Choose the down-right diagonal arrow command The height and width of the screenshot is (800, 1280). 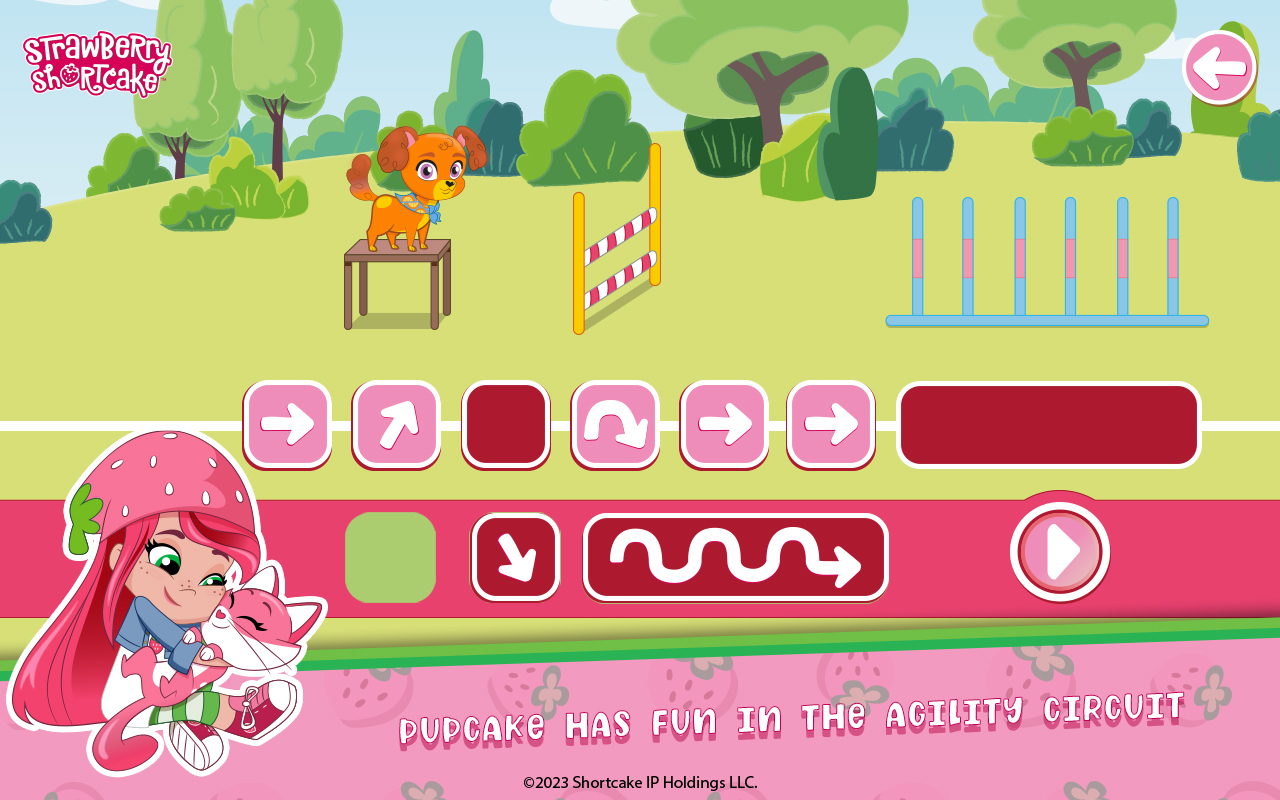tap(515, 557)
